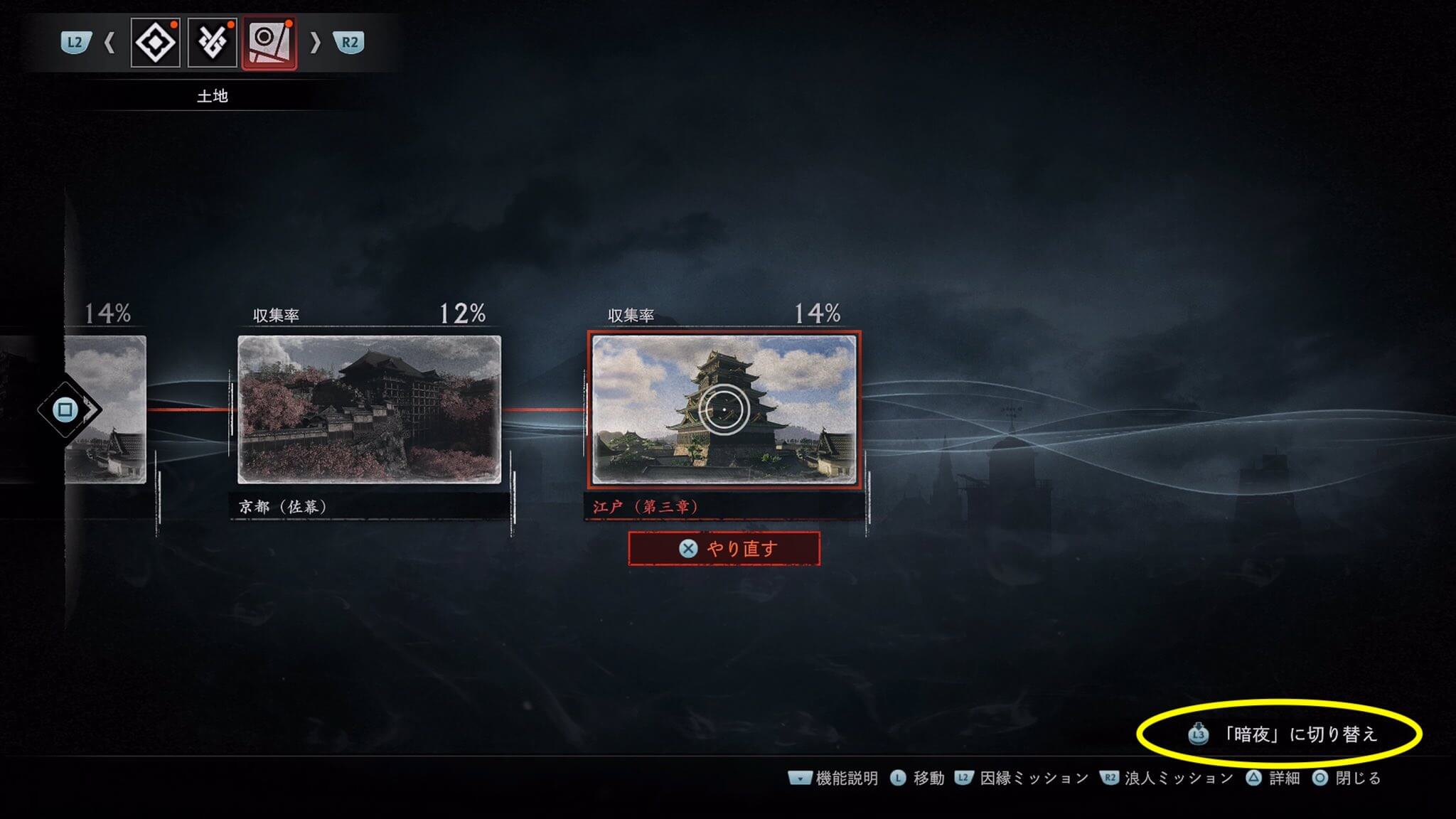Jump to 浪人ミッション in the footer

(x=1167, y=778)
